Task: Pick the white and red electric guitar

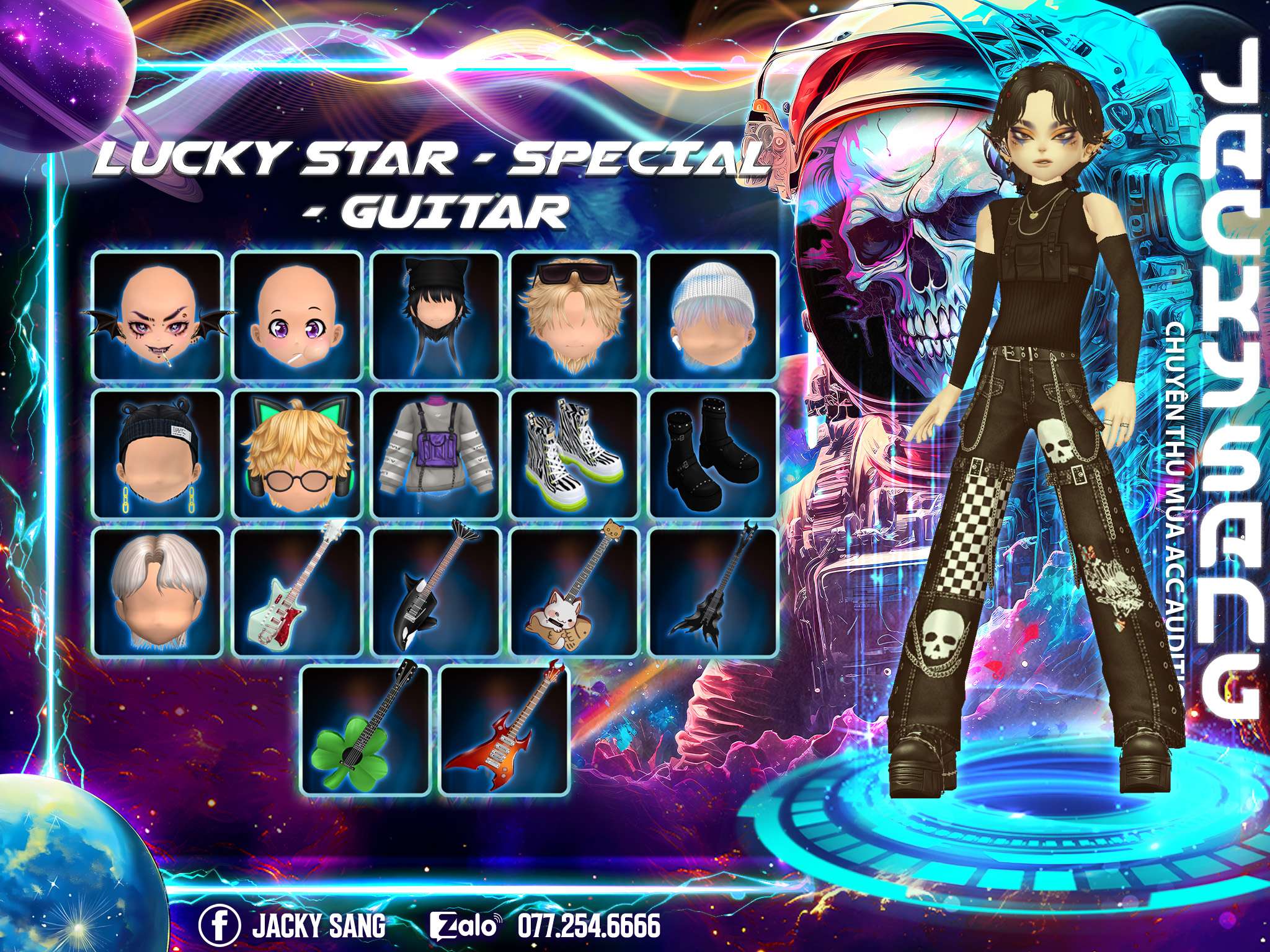Action: [297, 592]
